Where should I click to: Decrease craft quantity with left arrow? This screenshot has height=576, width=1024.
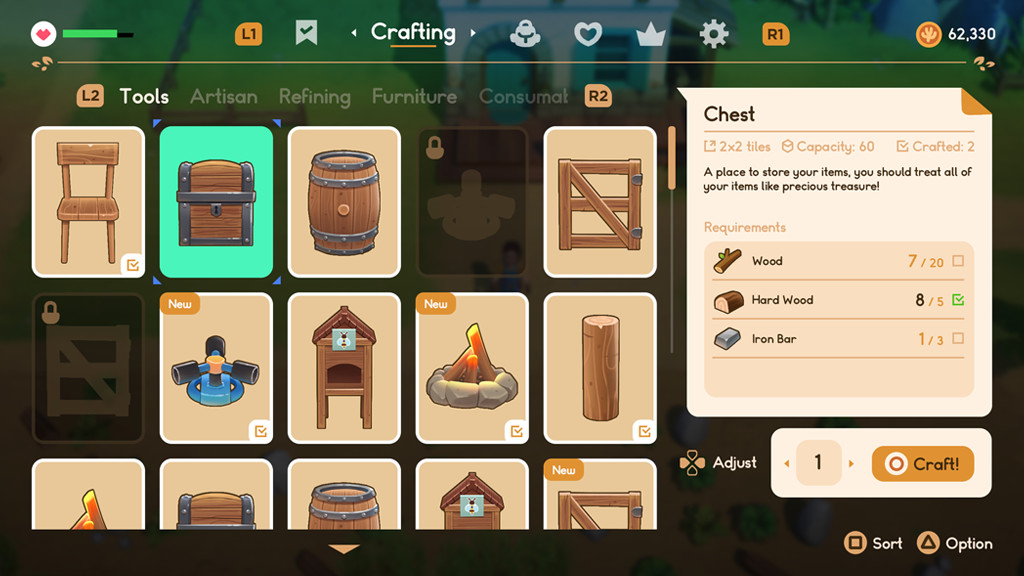click(x=785, y=464)
